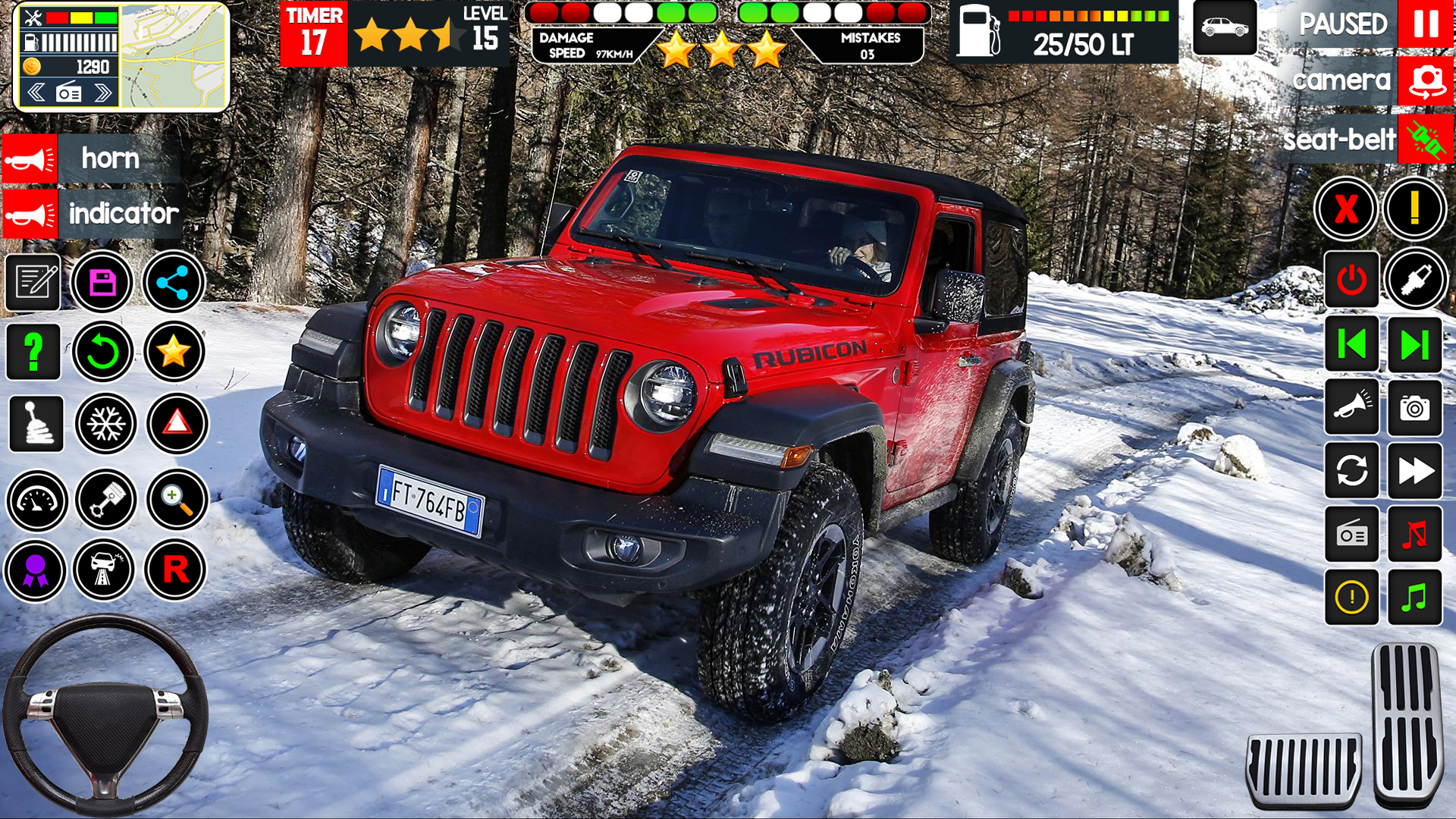
Task: Activate the snowflake winter mode icon
Action: tap(105, 424)
